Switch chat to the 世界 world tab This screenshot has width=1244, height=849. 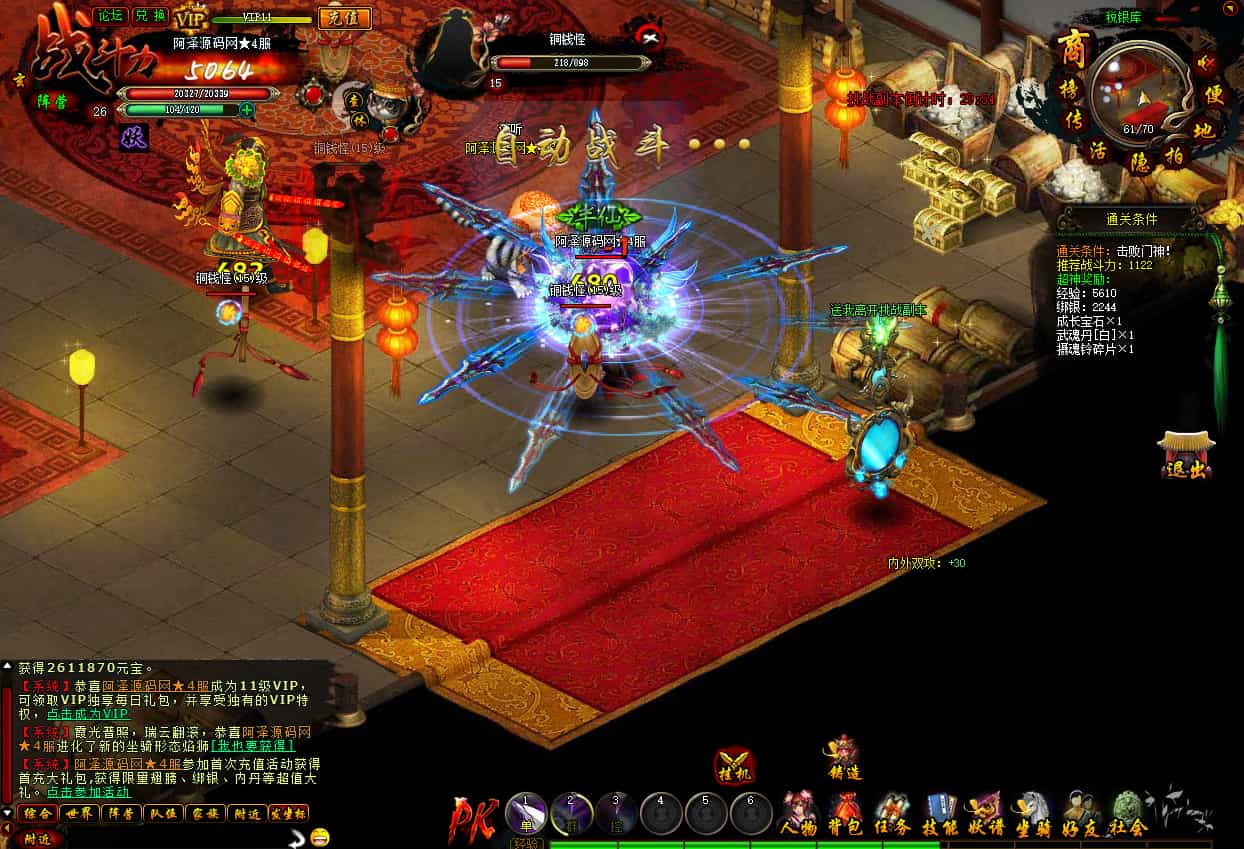(79, 813)
